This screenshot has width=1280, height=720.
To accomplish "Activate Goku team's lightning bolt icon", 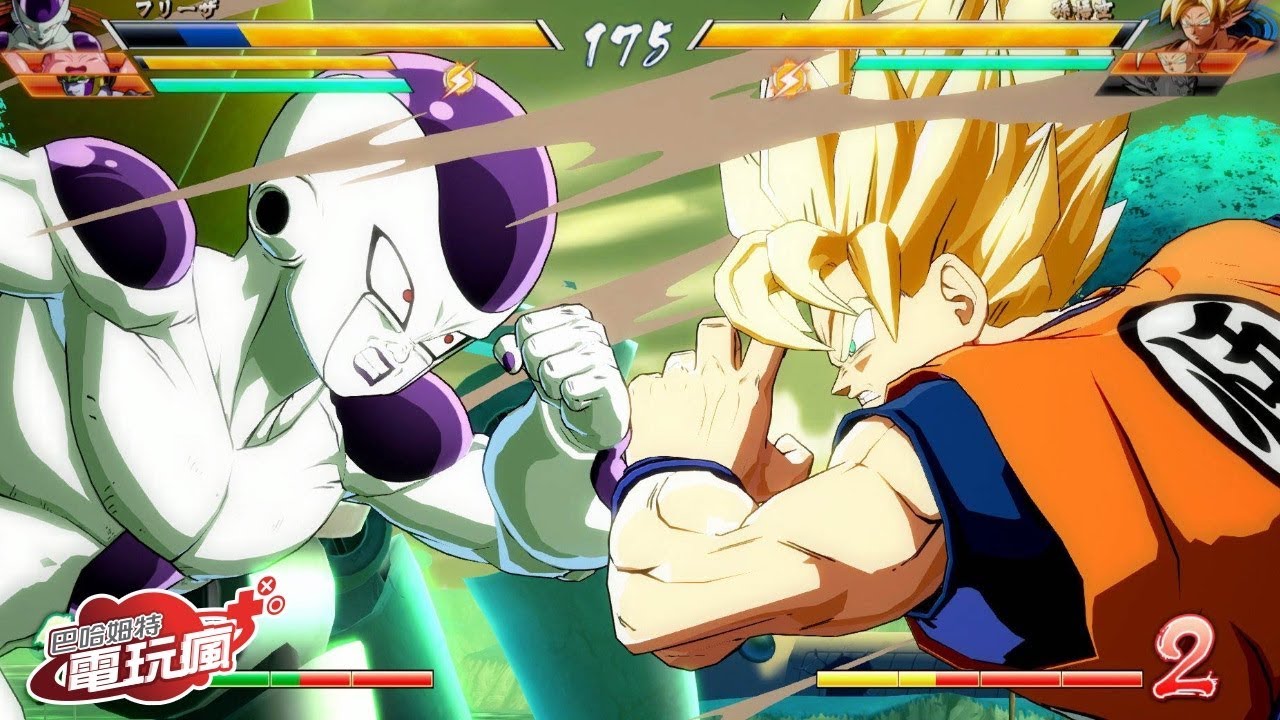I will [x=788, y=78].
